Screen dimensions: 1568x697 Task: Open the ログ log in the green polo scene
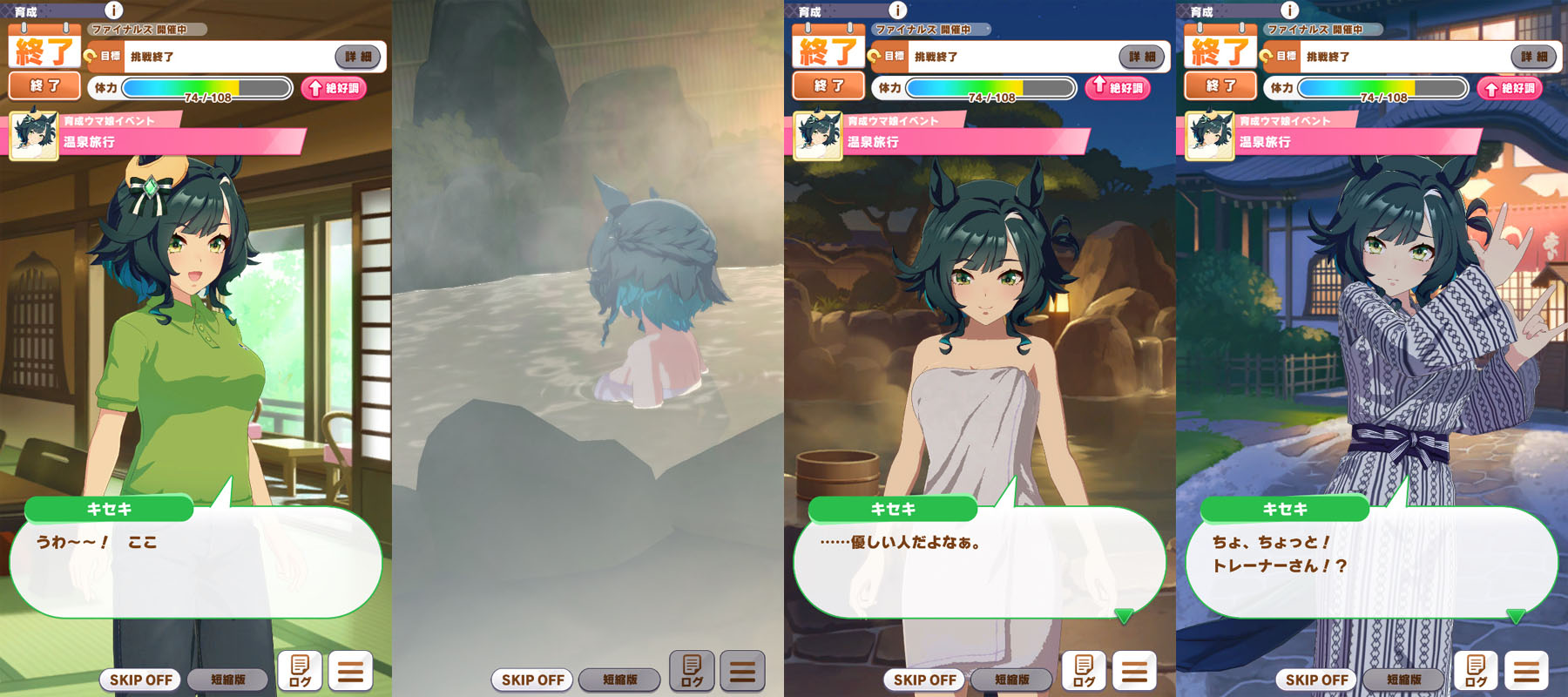point(300,671)
